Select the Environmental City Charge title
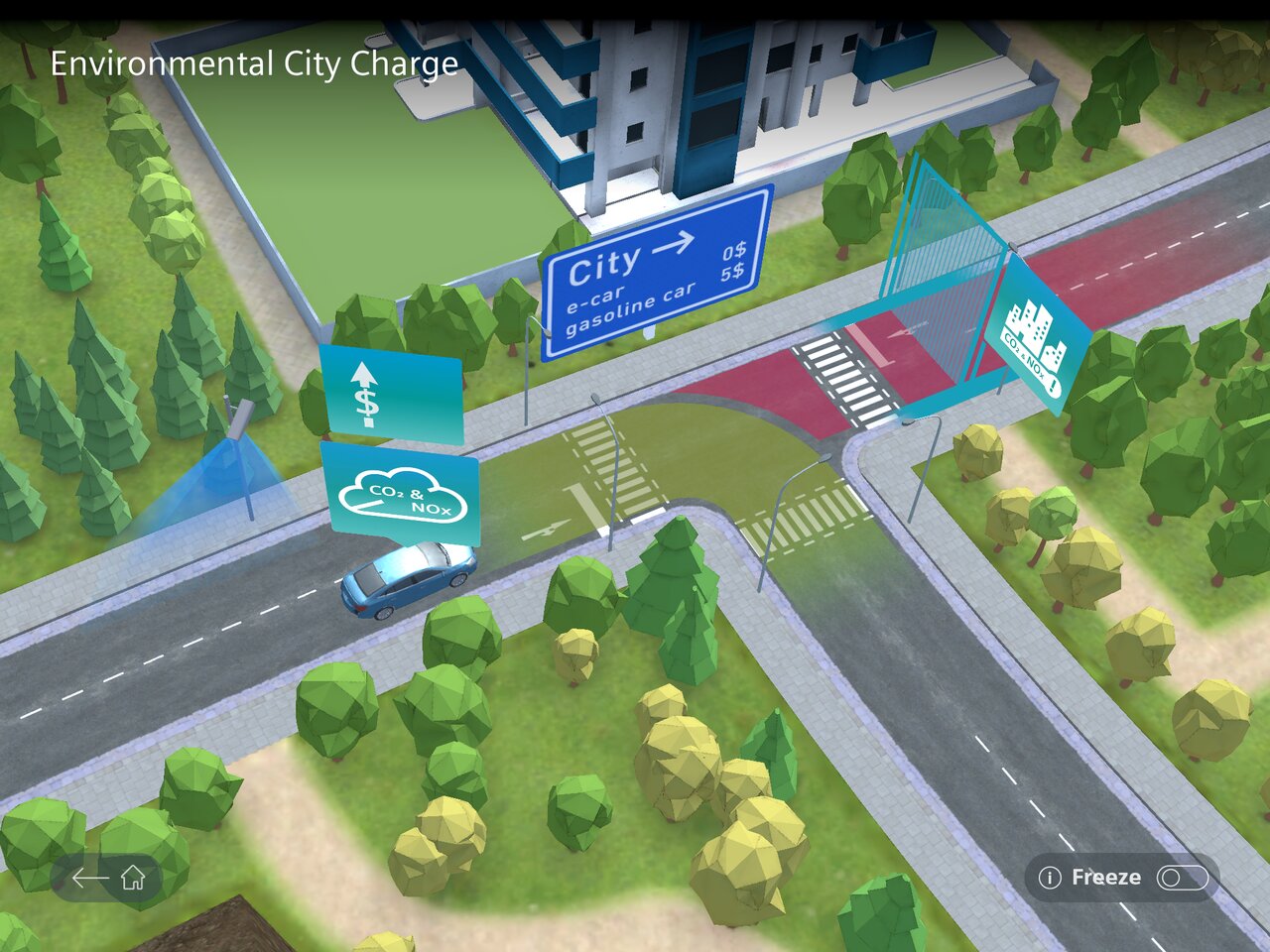Viewport: 1270px width, 952px height. [254, 64]
